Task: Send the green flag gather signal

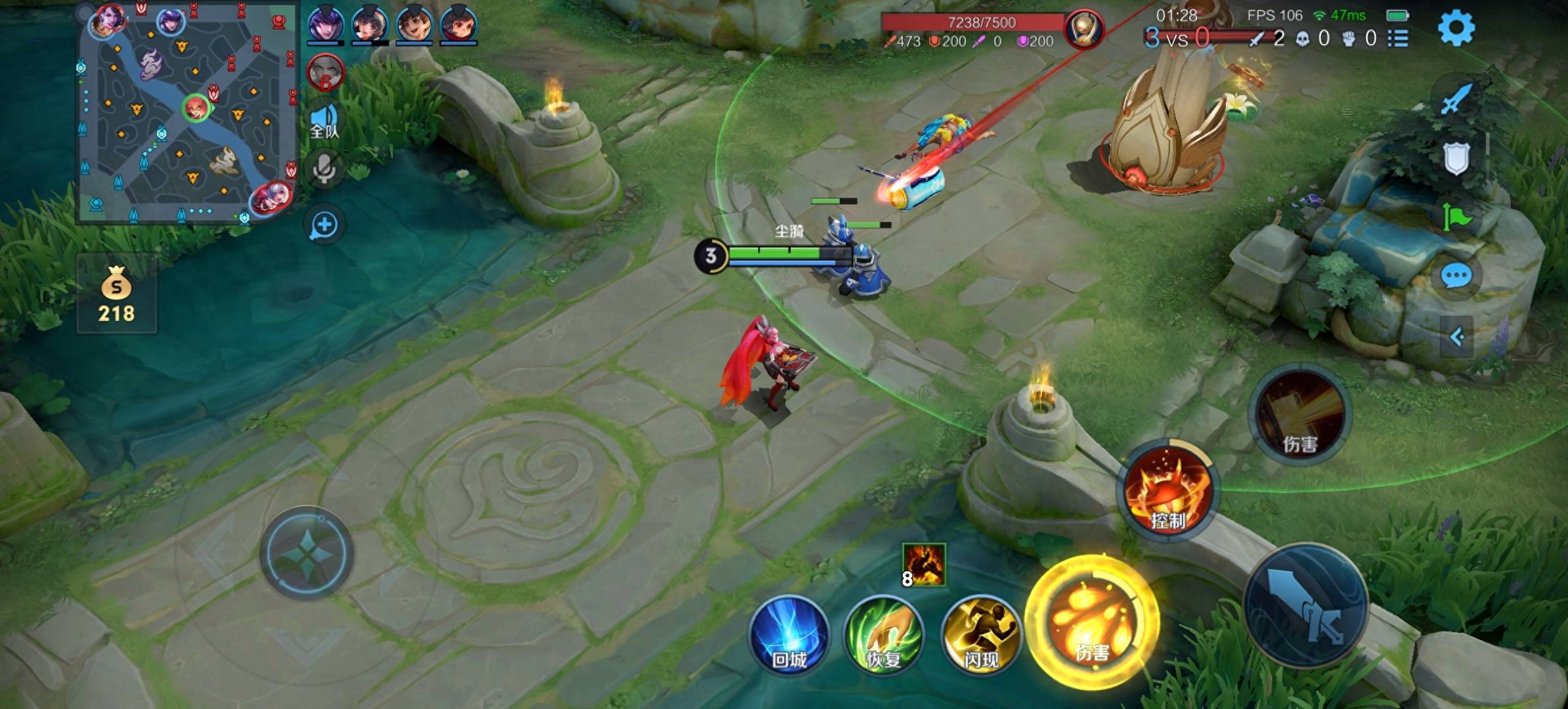Action: coord(1456,217)
